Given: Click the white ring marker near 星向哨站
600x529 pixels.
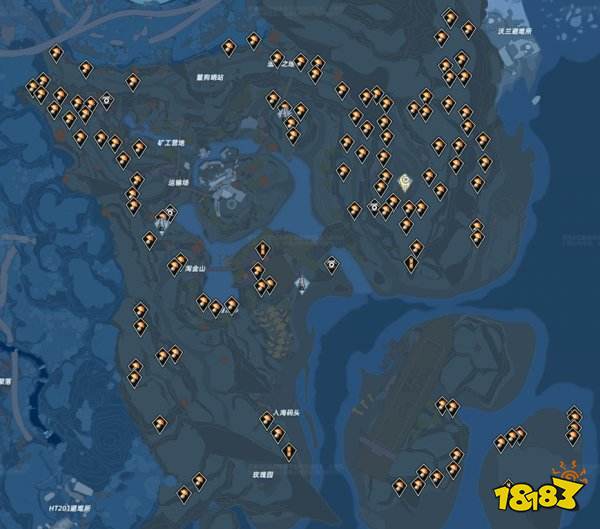Looking at the screenshot, I should click(106, 99).
